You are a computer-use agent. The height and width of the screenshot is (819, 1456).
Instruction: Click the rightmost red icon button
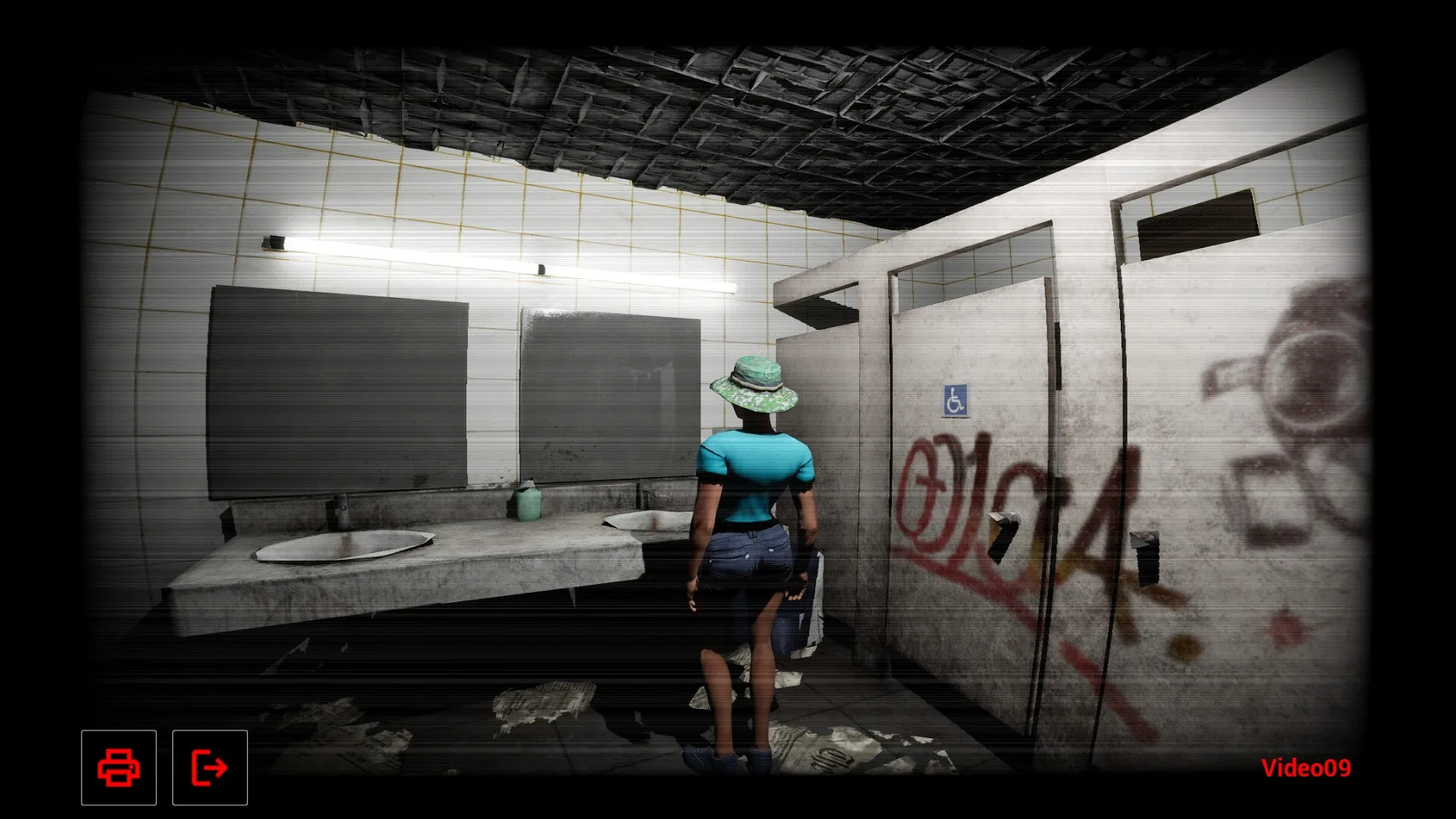click(209, 767)
